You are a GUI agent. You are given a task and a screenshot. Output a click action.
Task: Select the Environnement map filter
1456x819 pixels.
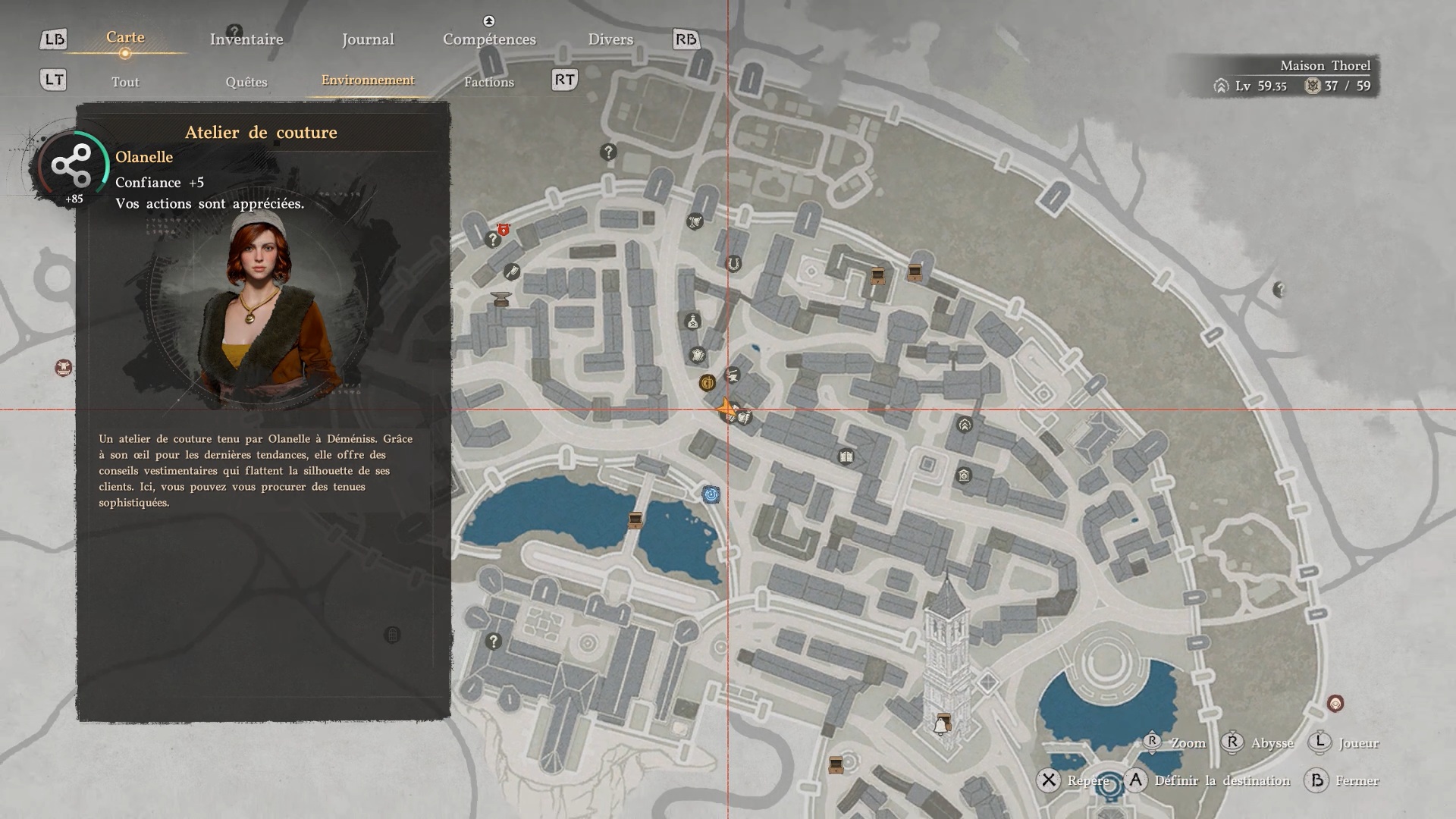(x=368, y=80)
